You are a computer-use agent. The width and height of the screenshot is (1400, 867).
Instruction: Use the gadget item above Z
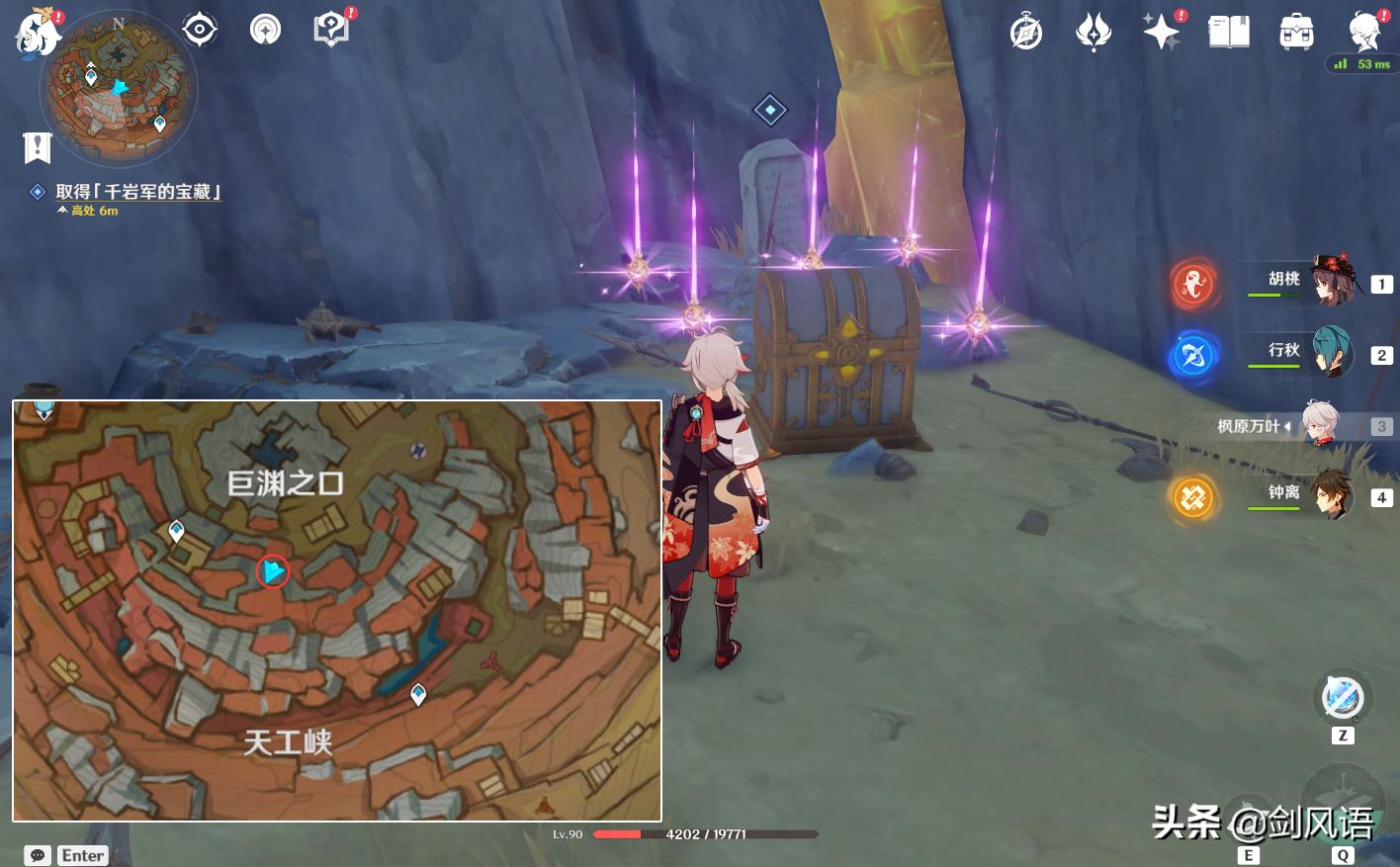point(1343,698)
